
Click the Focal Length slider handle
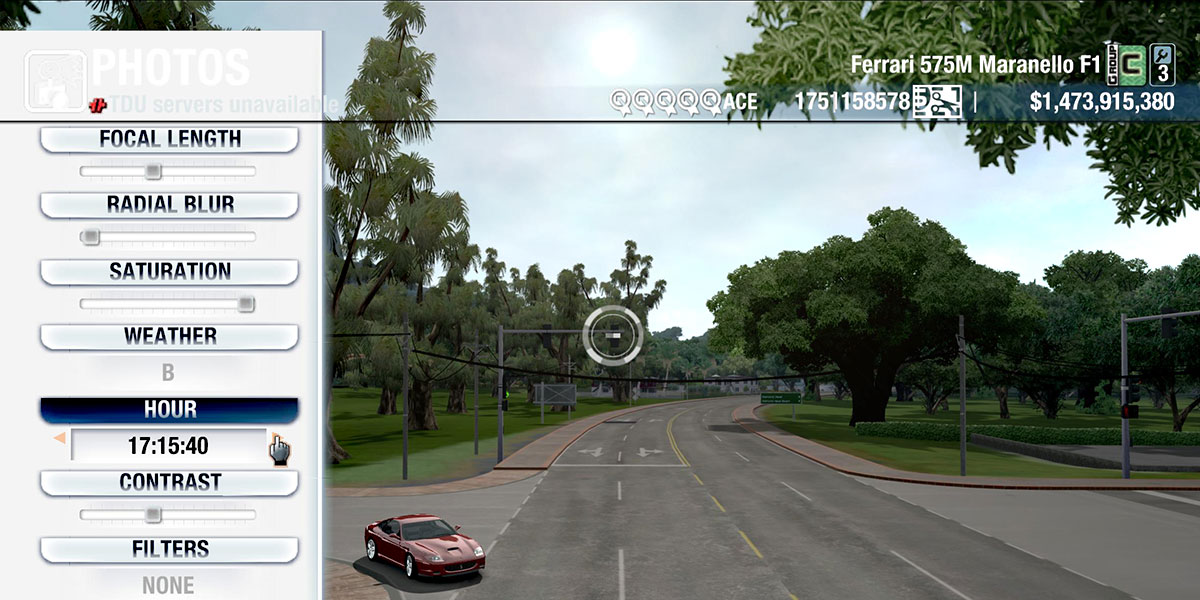(x=152, y=171)
